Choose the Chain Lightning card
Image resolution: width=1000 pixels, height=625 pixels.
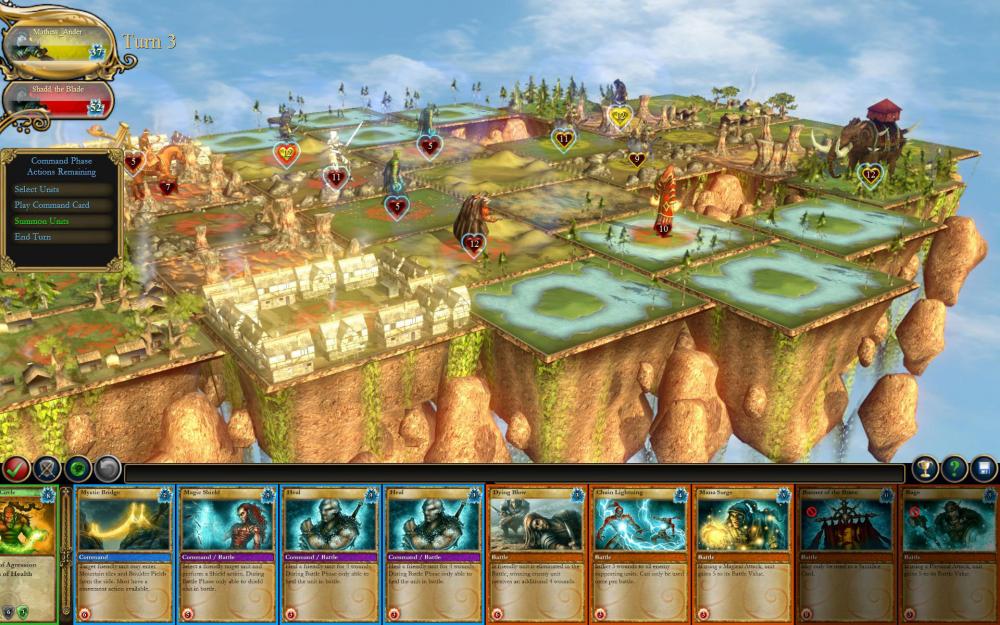[640, 555]
